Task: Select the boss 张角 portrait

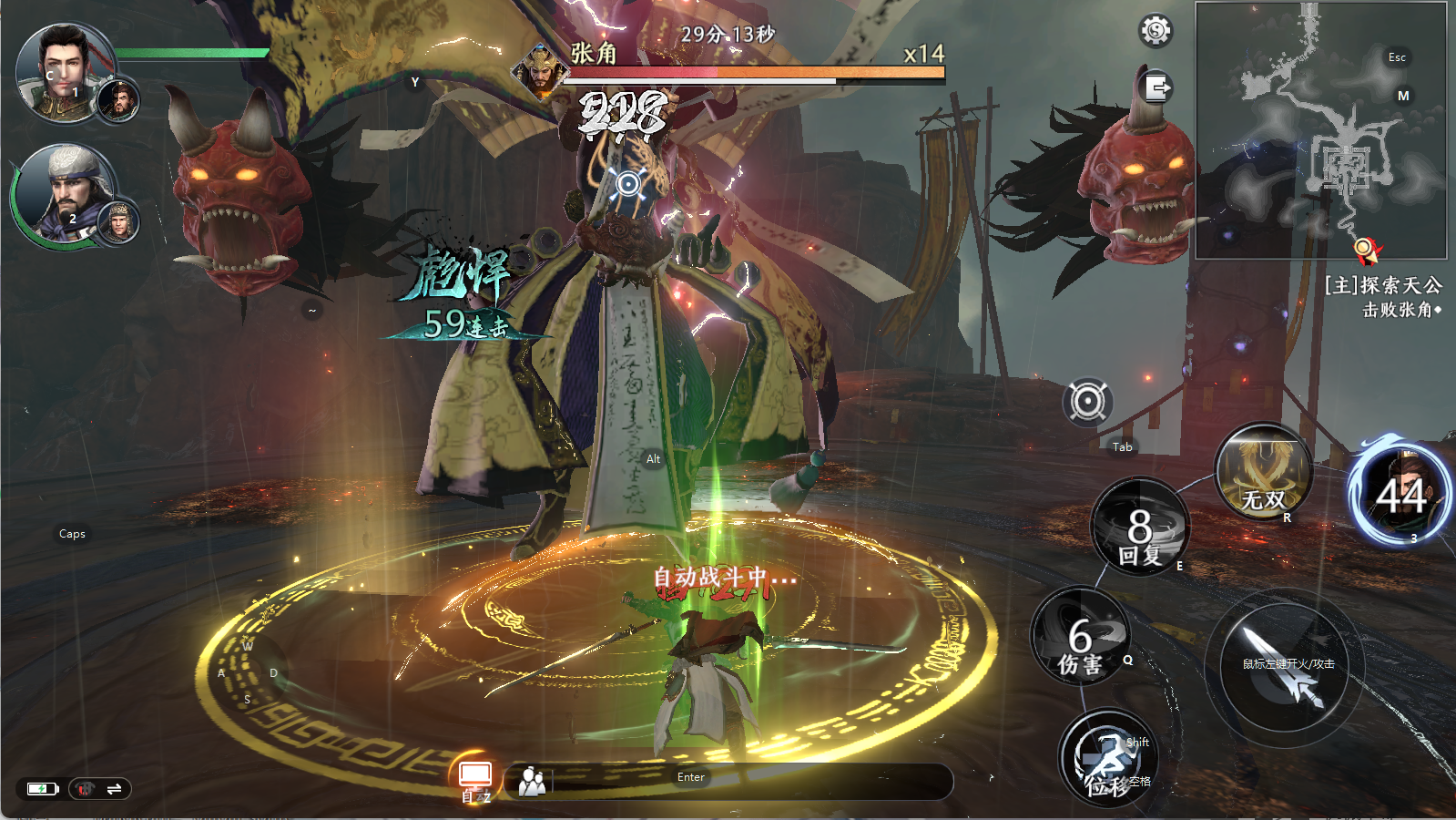Action: 541,73
